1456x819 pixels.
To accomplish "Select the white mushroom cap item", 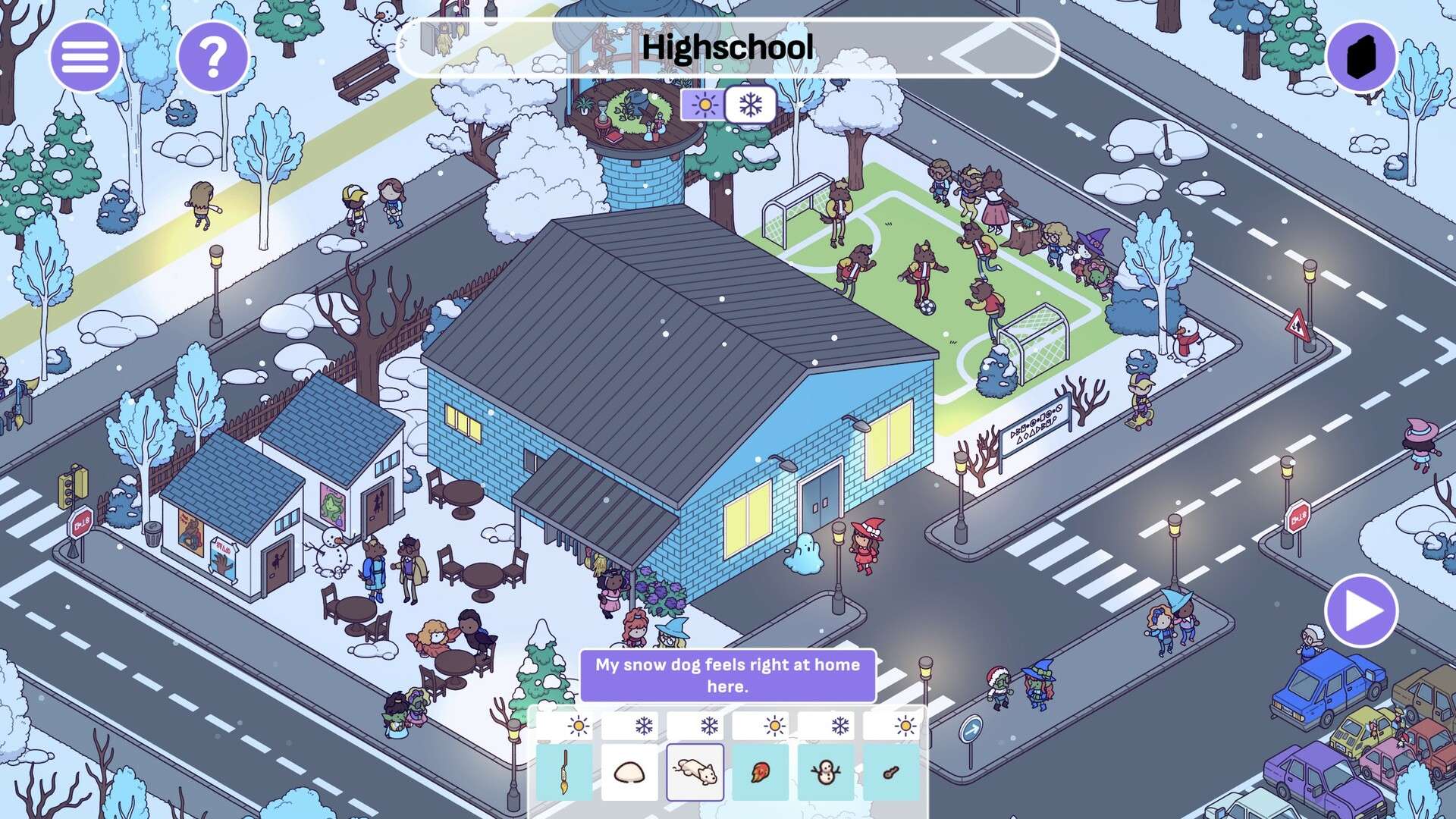I will click(629, 772).
